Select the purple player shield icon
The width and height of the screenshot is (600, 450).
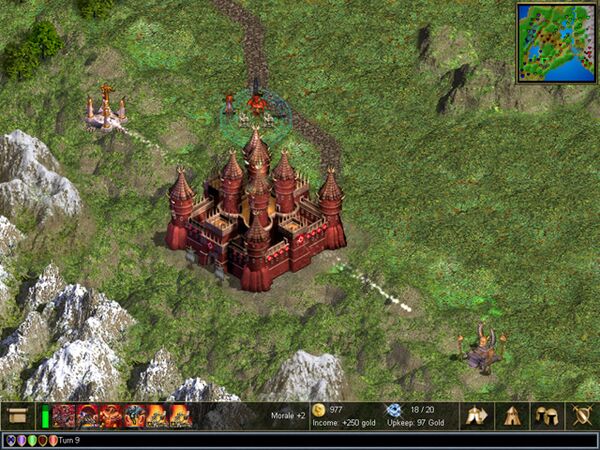(x=20, y=440)
